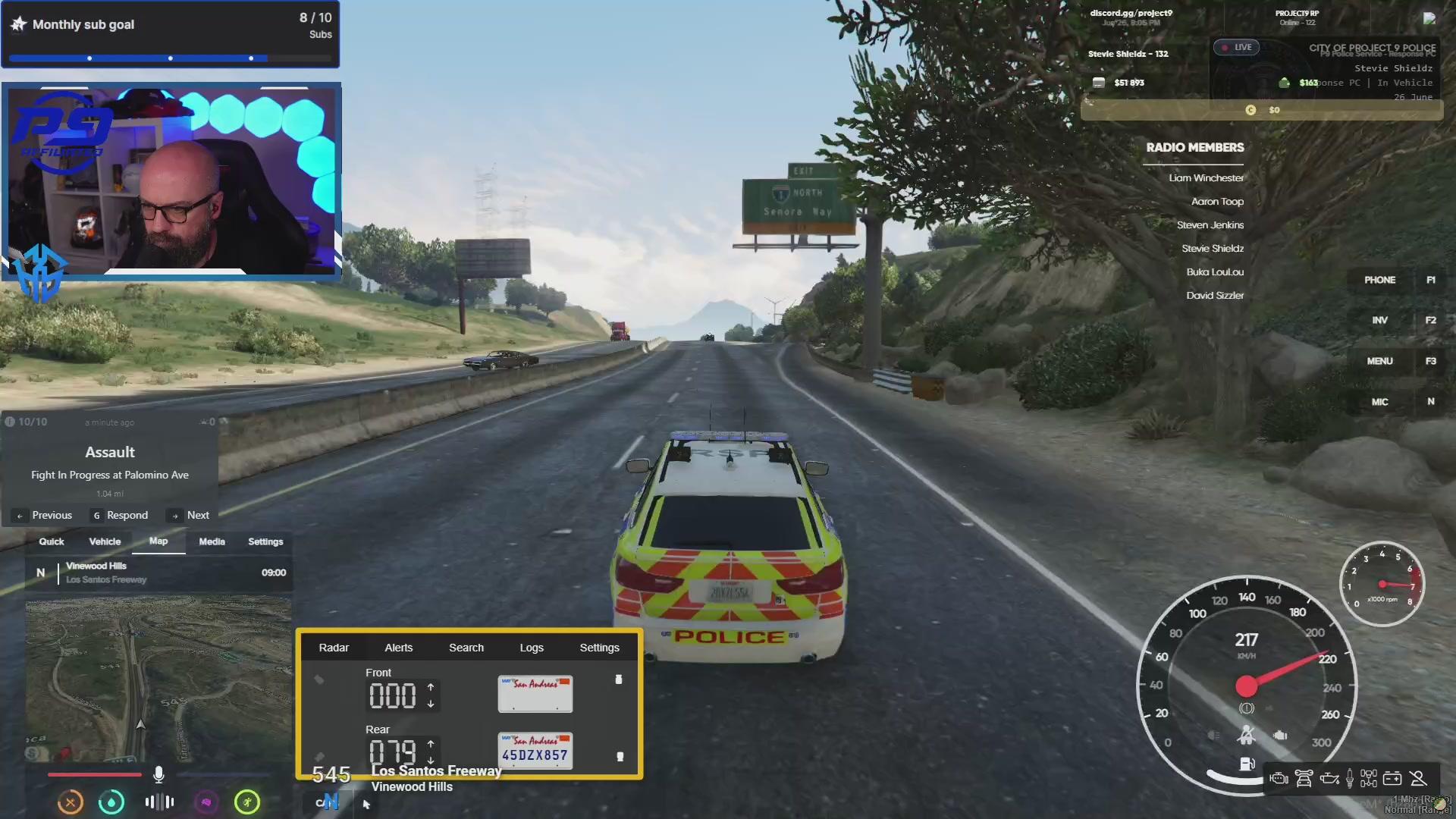
Task: Open the Media tab
Action: click(212, 541)
